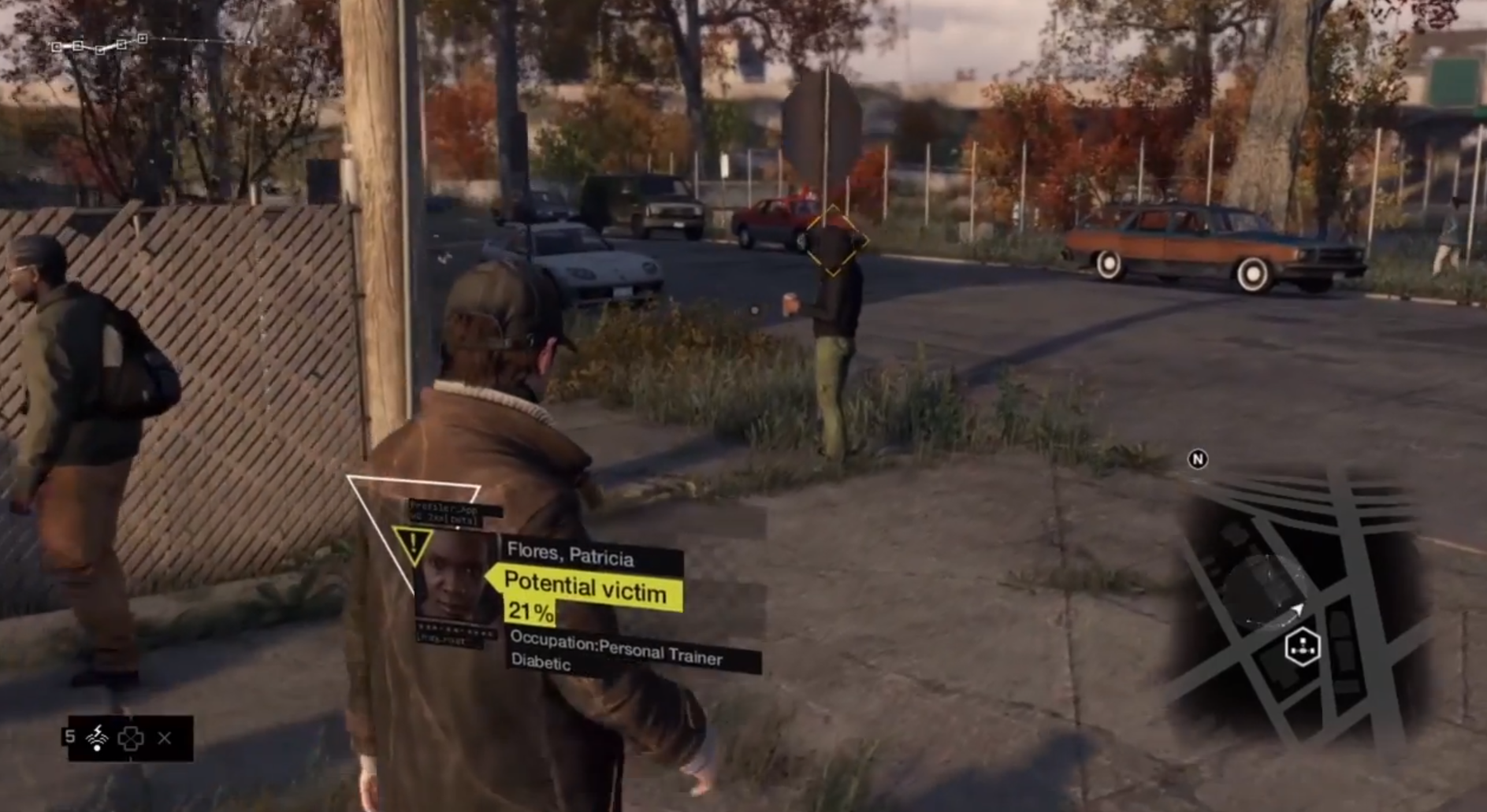
Task: Select the yellow Potential victim label
Action: pyautogui.click(x=586, y=588)
